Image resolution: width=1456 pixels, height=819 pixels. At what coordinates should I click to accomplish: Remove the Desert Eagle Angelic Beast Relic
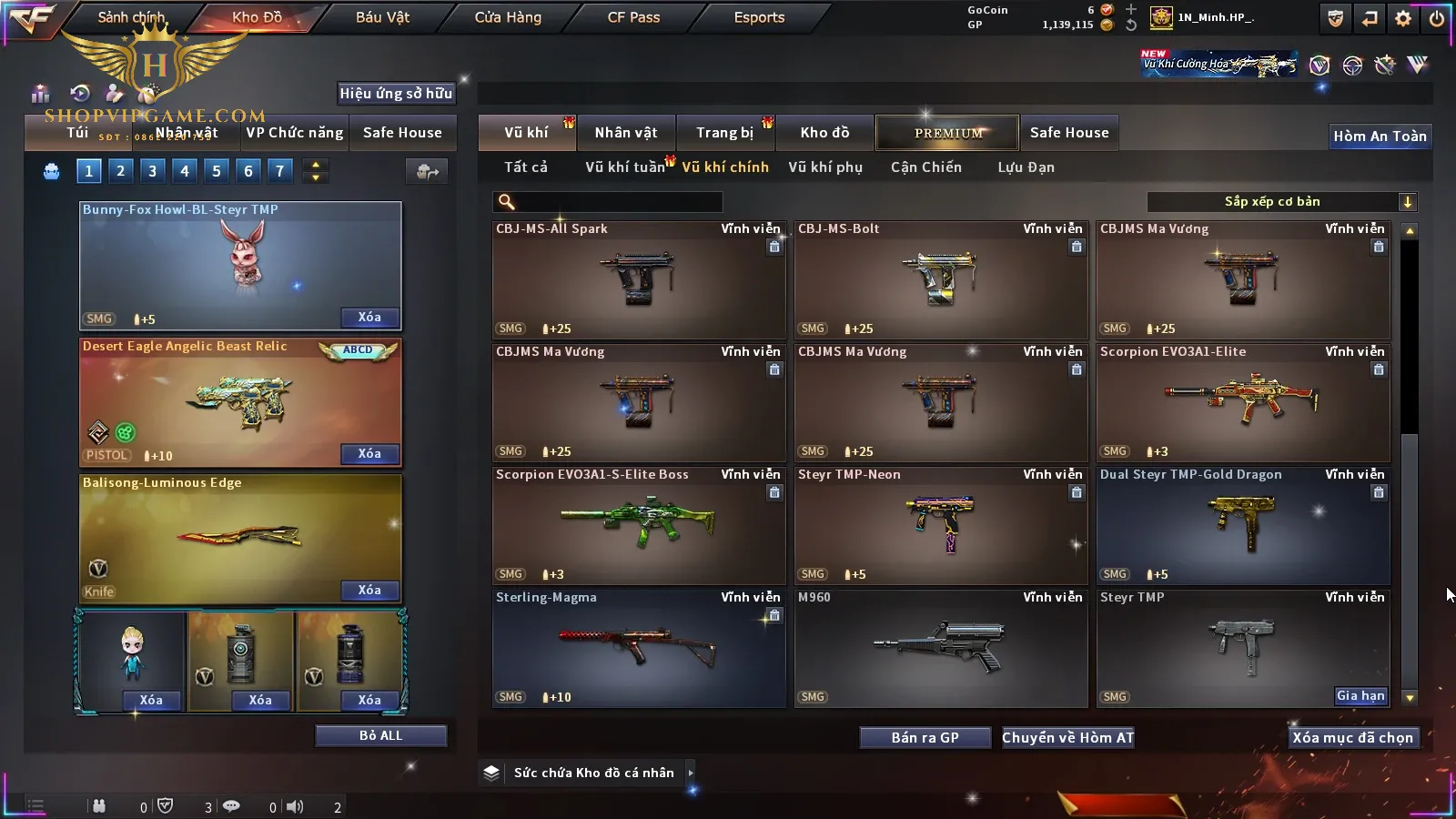(x=369, y=454)
